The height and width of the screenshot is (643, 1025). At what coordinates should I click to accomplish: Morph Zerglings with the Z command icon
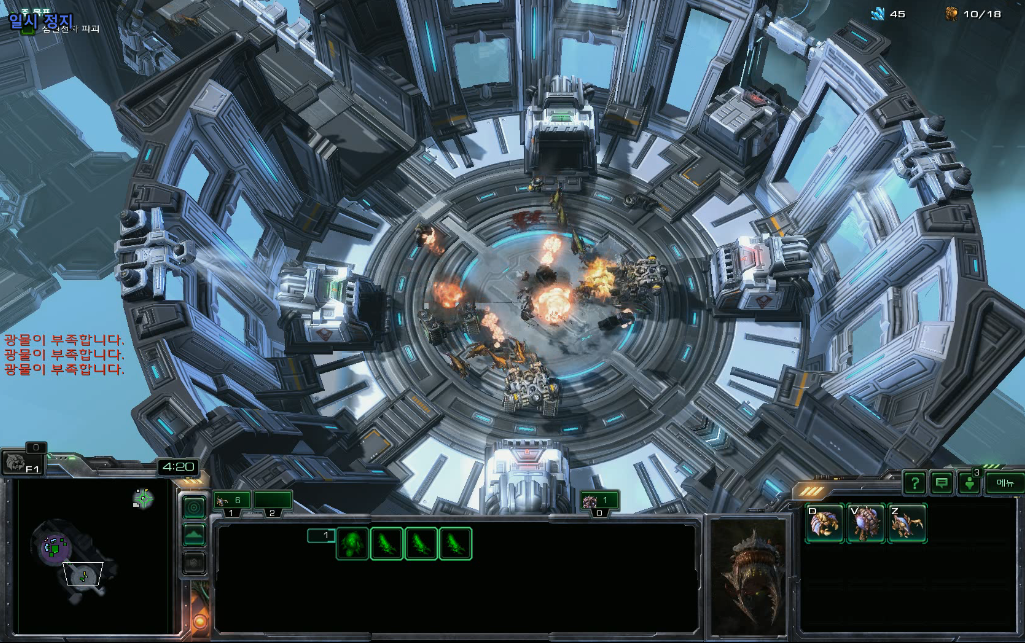click(907, 523)
